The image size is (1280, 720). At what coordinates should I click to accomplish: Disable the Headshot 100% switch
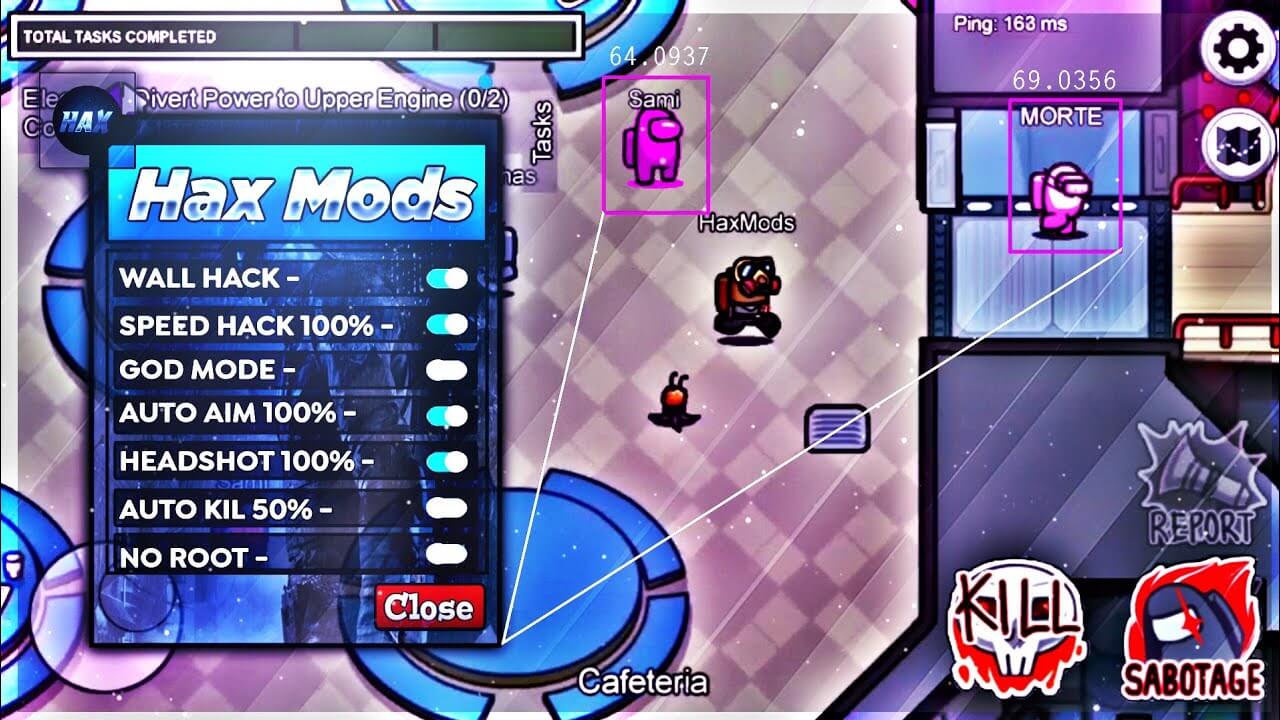[x=449, y=462]
